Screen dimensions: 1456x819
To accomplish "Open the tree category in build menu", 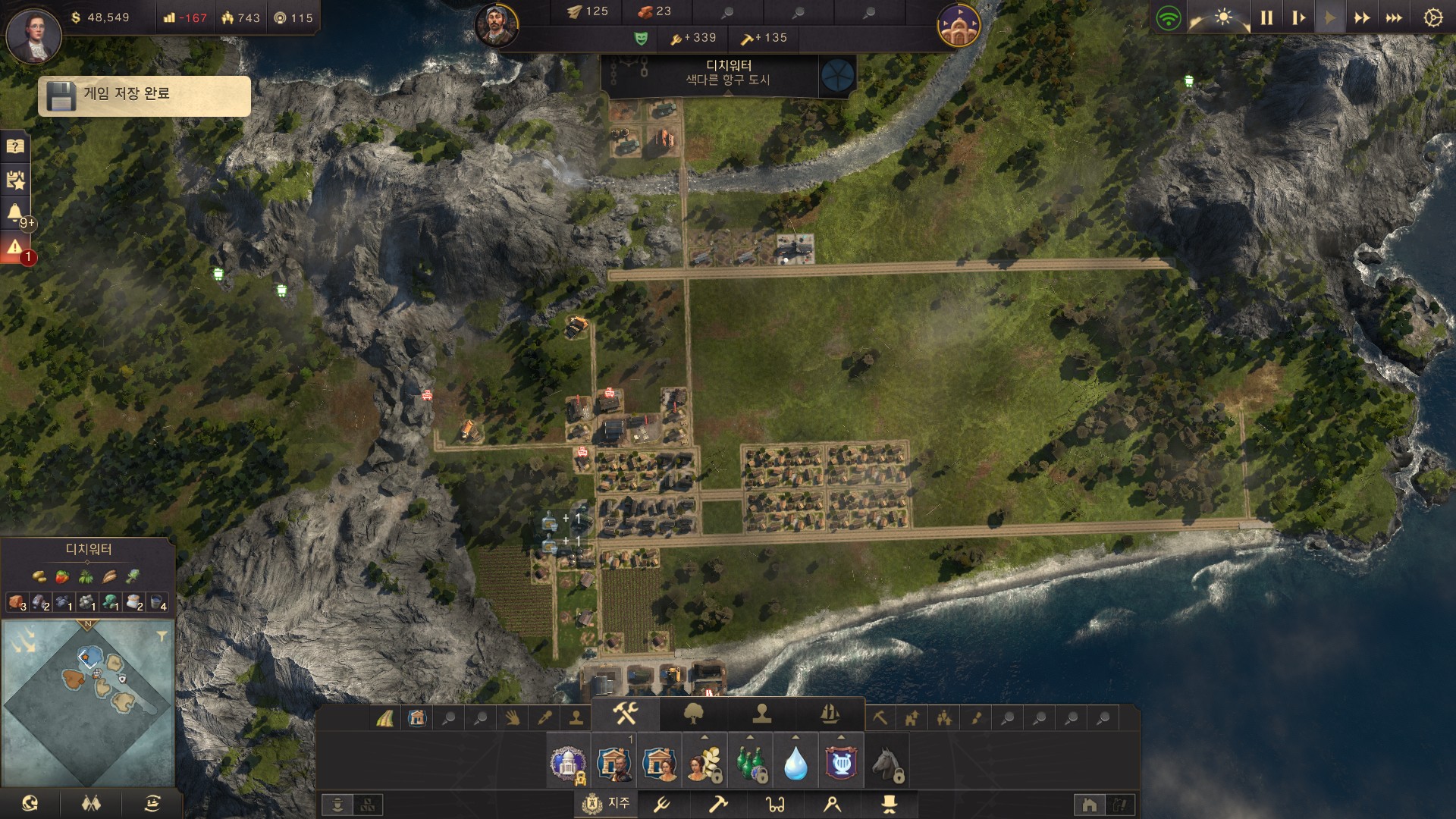I will tap(694, 714).
